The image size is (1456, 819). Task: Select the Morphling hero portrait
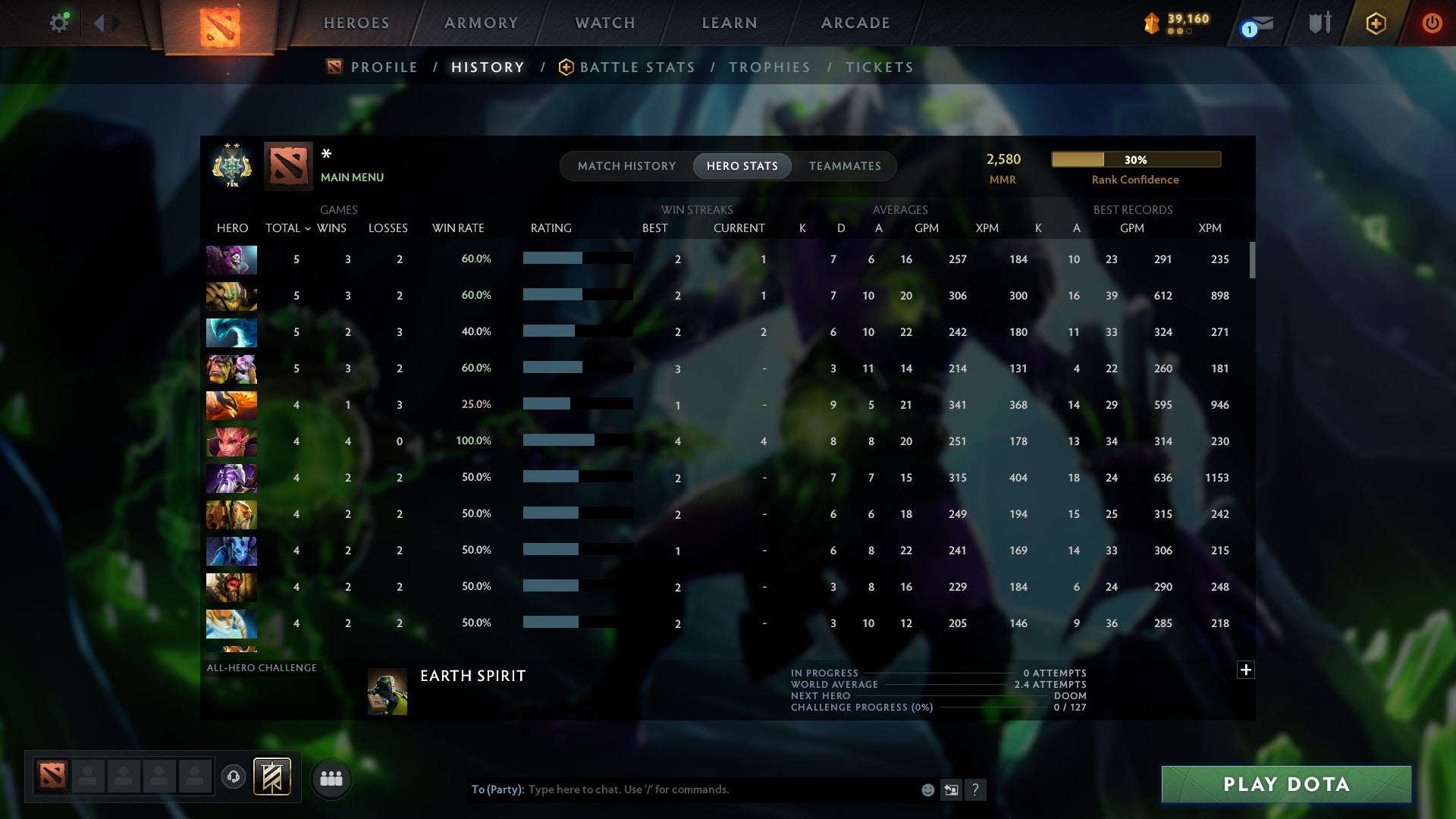pyautogui.click(x=231, y=332)
